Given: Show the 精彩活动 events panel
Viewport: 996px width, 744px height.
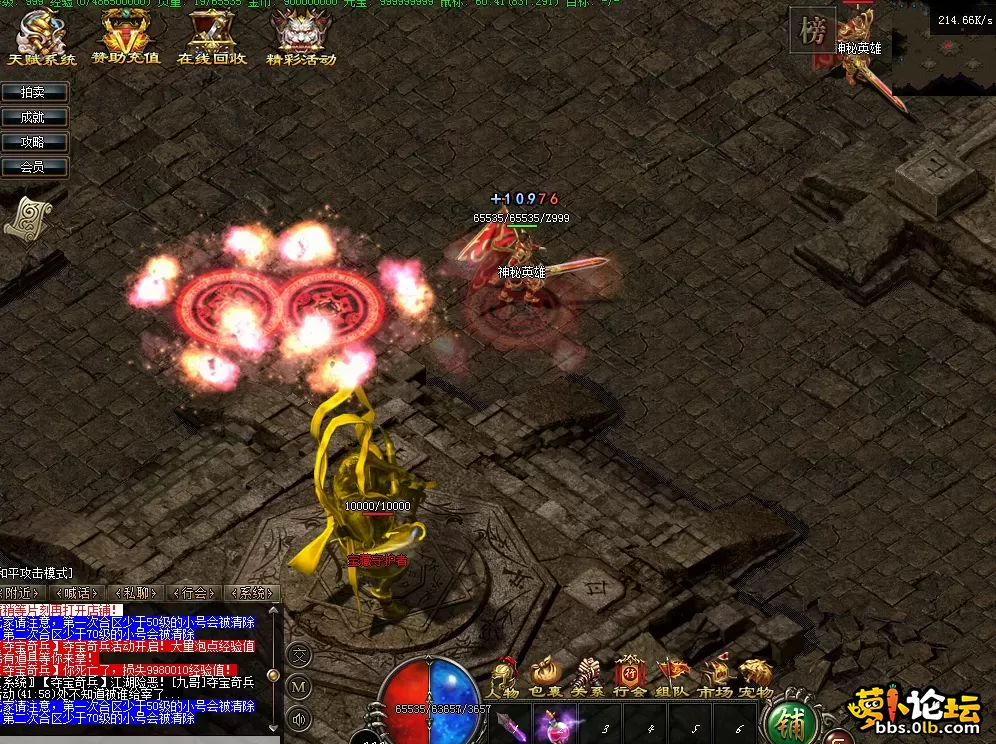Looking at the screenshot, I should [x=300, y=36].
